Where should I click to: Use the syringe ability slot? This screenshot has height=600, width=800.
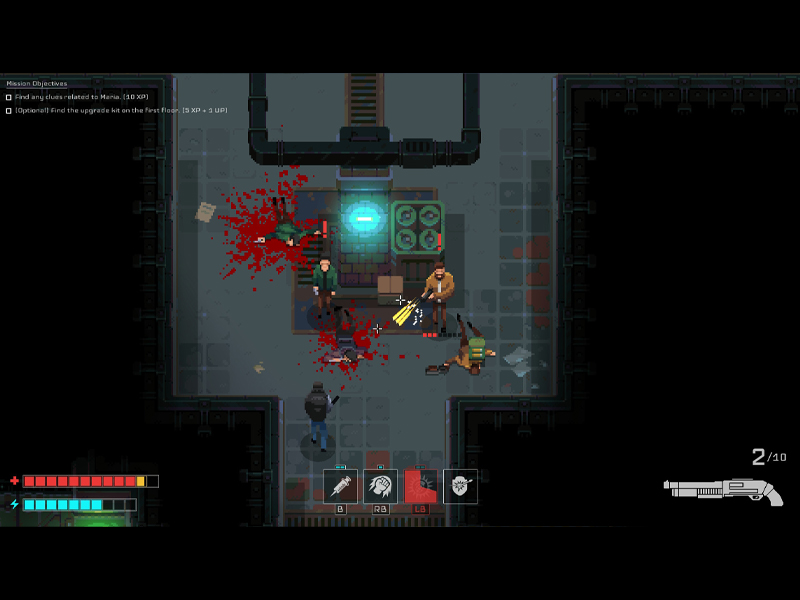click(x=340, y=486)
